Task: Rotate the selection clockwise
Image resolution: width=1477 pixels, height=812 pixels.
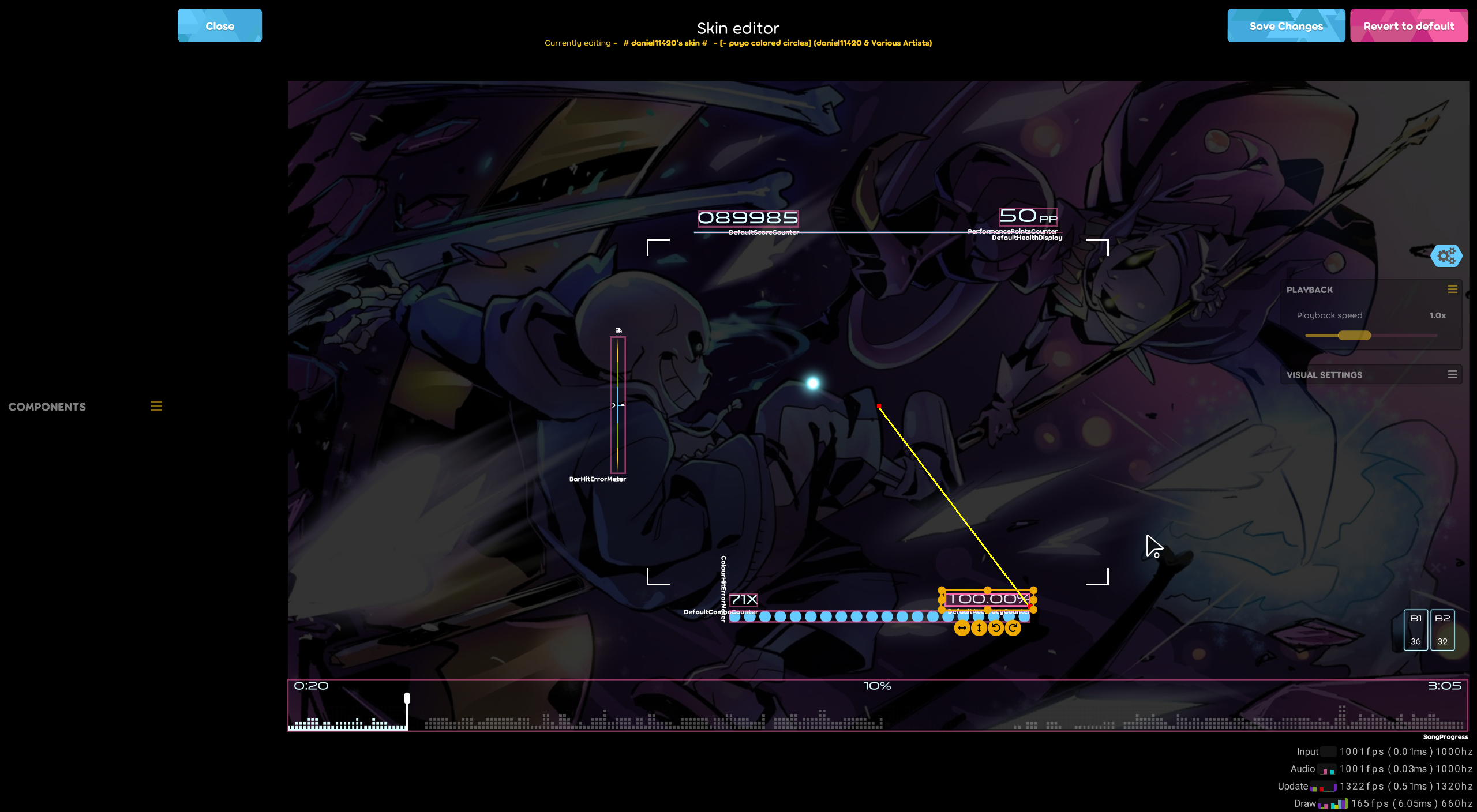Action: tap(1014, 628)
